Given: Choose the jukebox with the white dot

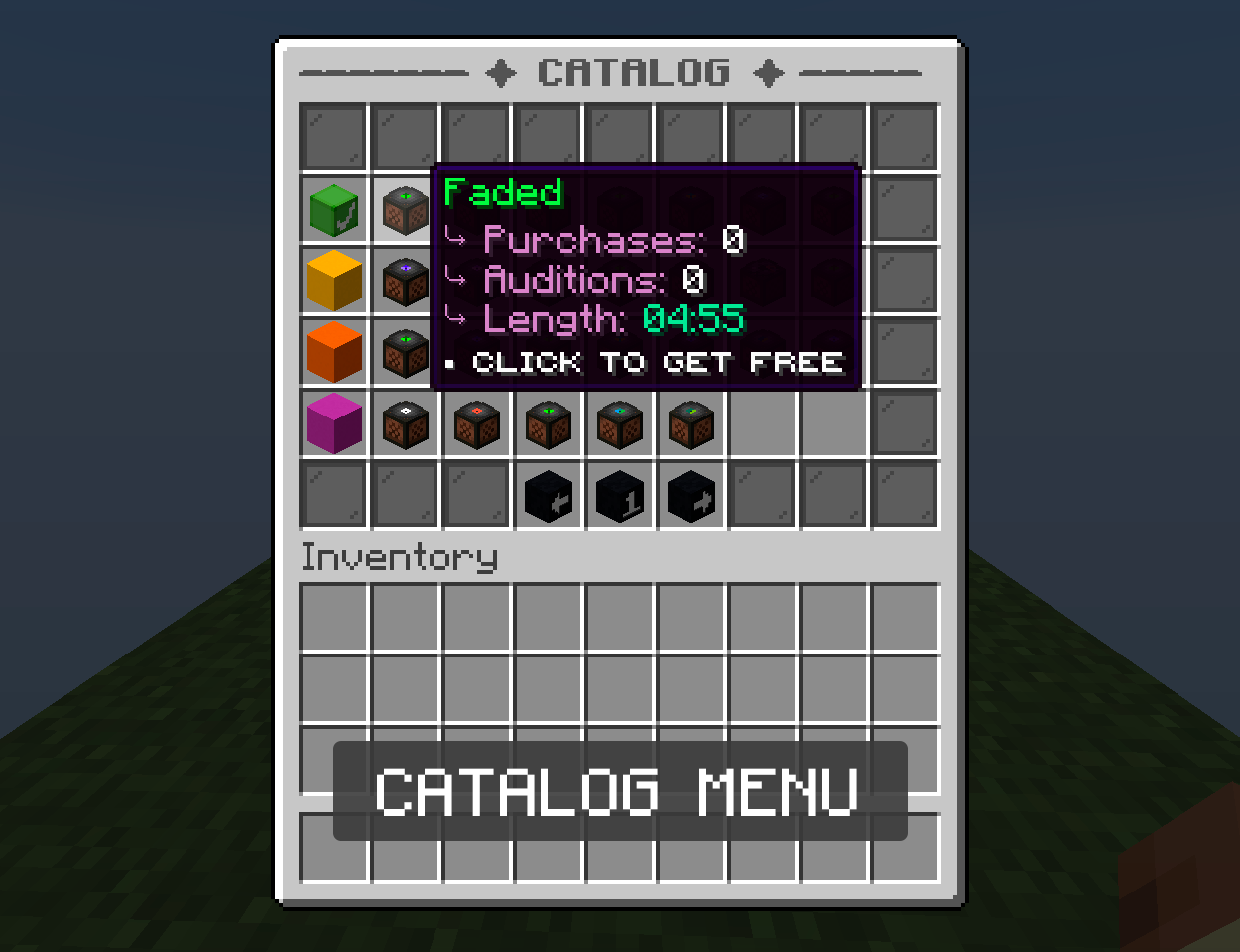Looking at the screenshot, I should click(405, 423).
